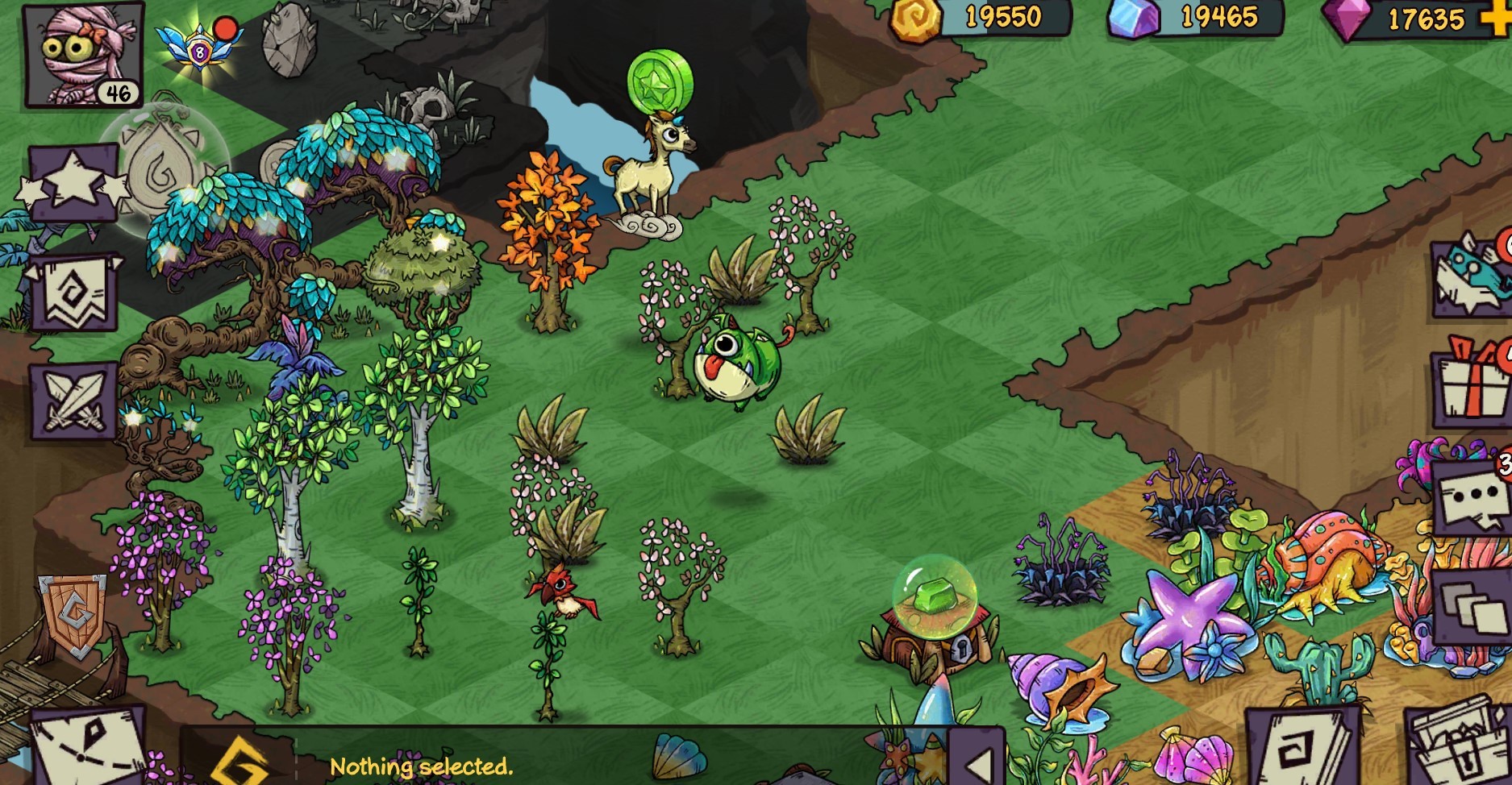Open the winged rank badge with red dot
Screen dimensions: 1512x785
(x=200, y=48)
